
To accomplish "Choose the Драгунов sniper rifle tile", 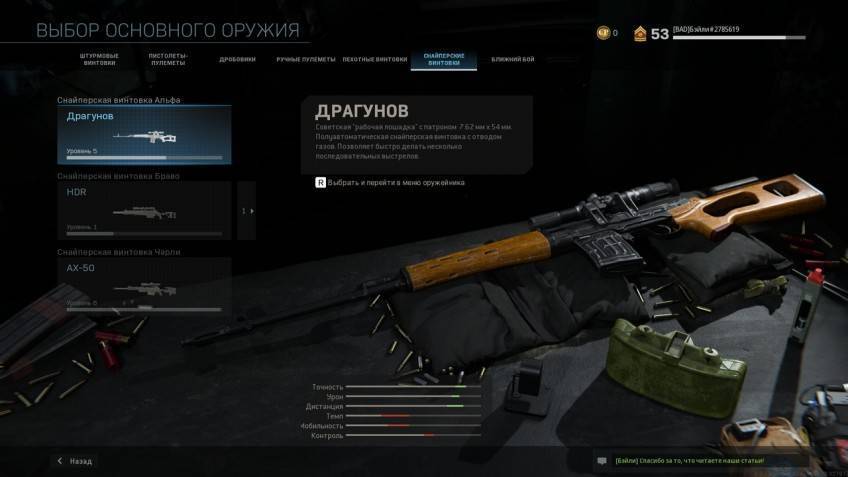I will pos(144,135).
